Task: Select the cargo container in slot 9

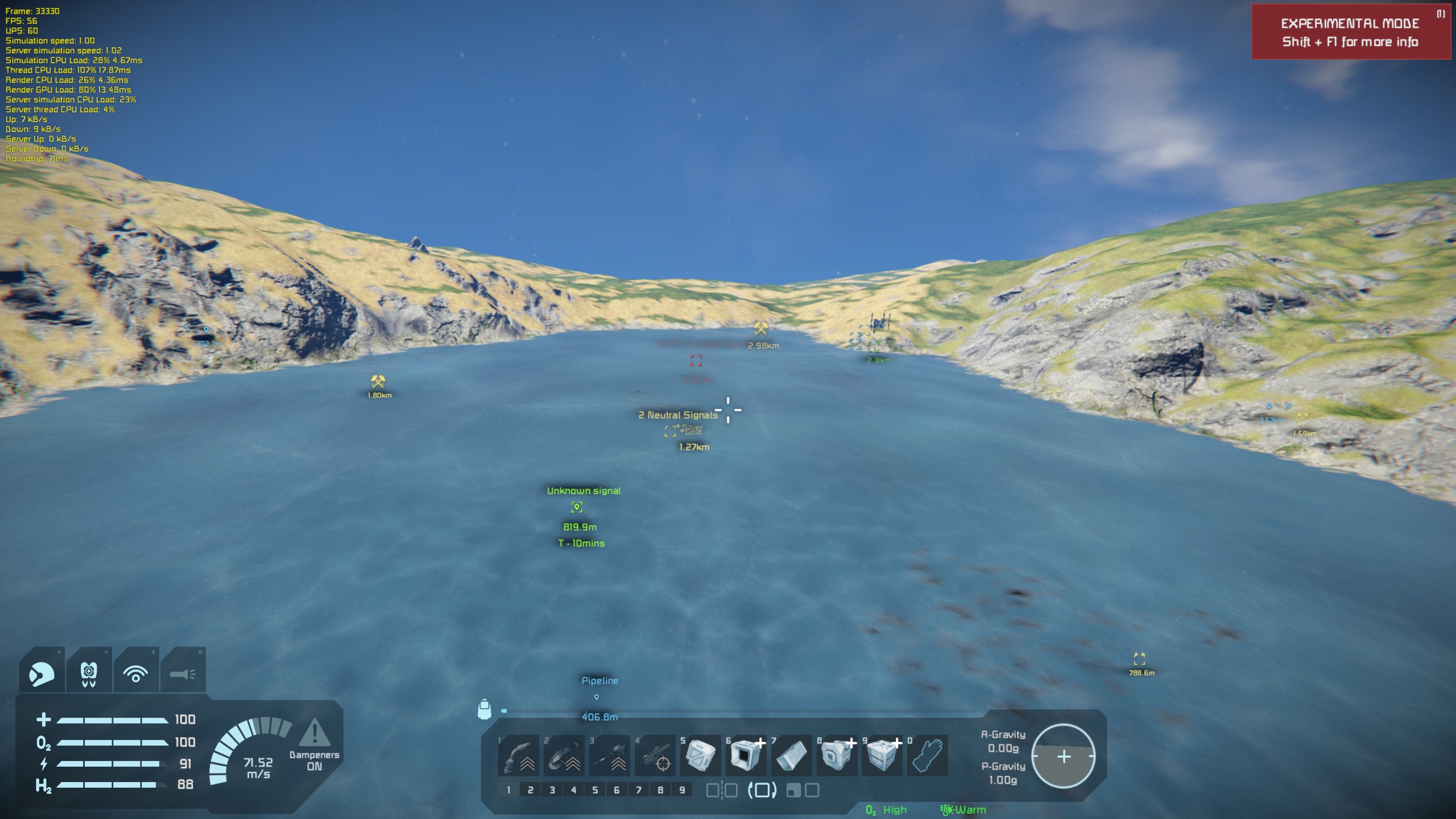Action: coord(882,756)
